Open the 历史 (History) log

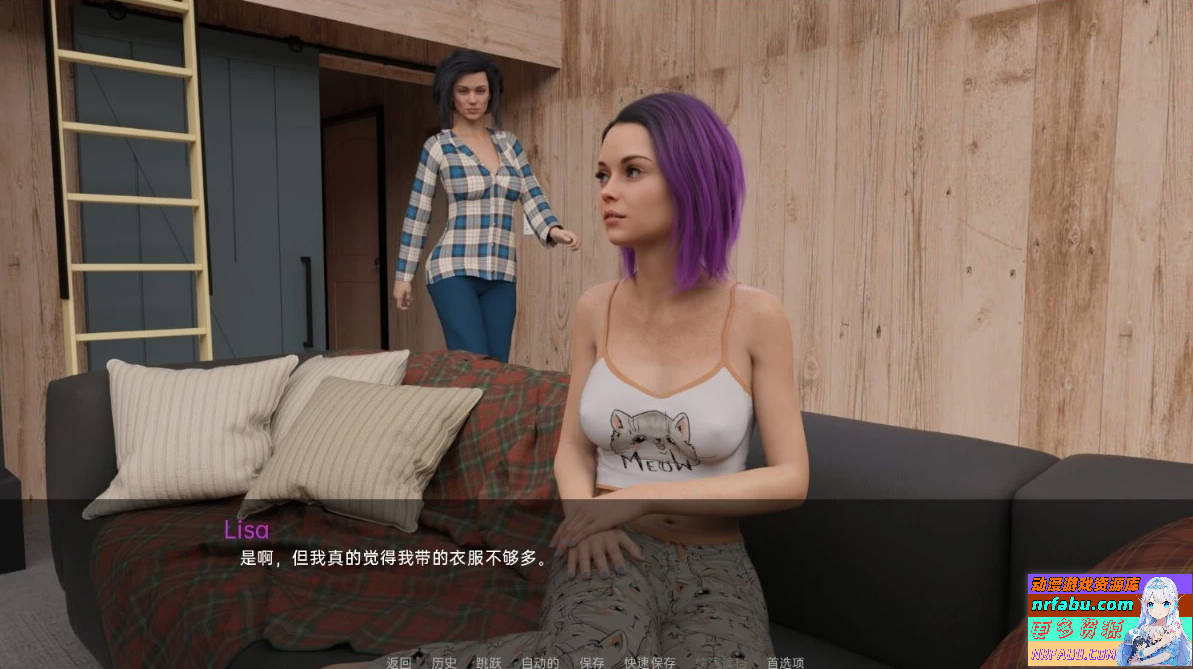pyautogui.click(x=444, y=662)
